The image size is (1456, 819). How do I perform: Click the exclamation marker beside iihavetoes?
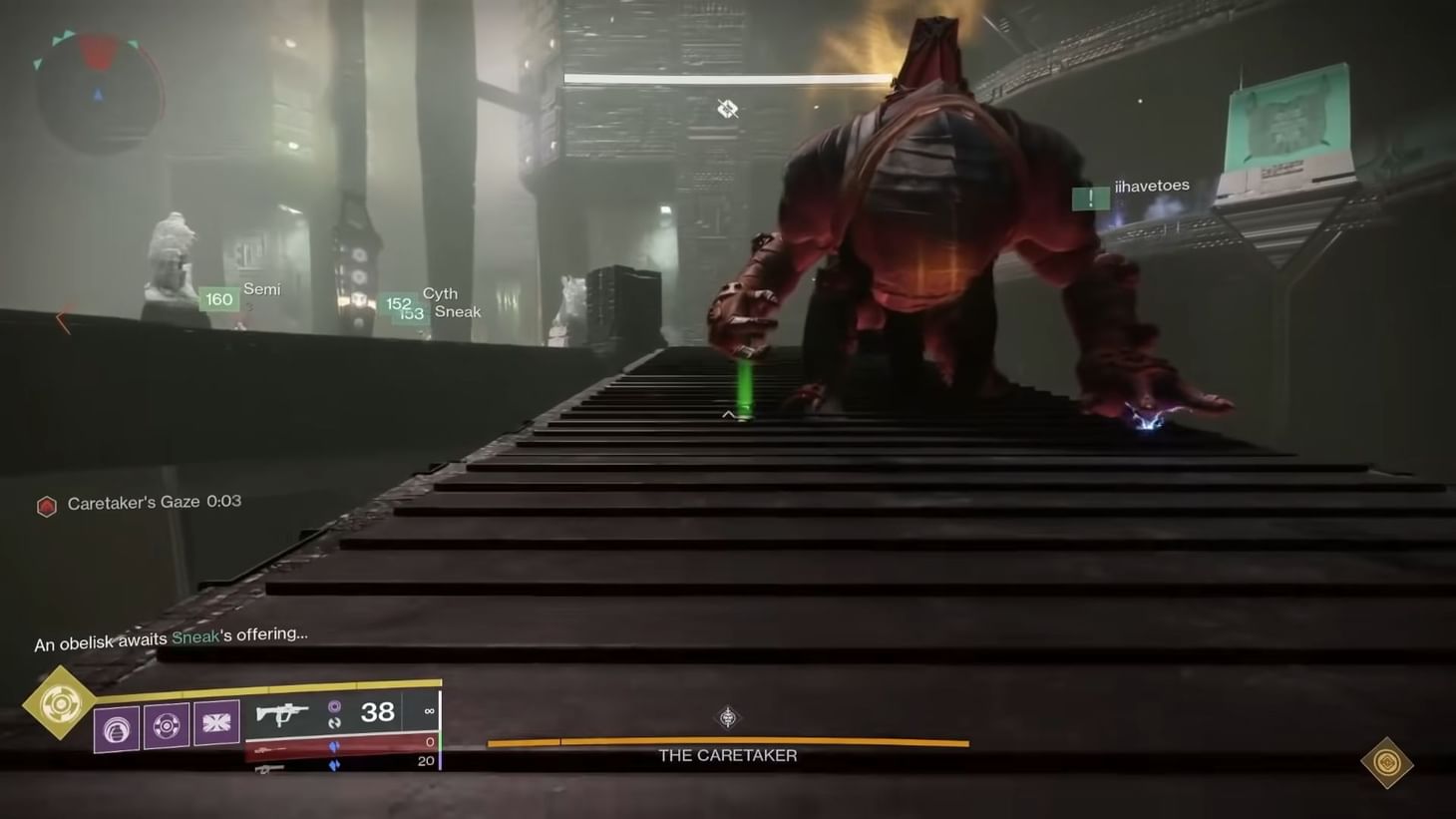click(x=1090, y=198)
